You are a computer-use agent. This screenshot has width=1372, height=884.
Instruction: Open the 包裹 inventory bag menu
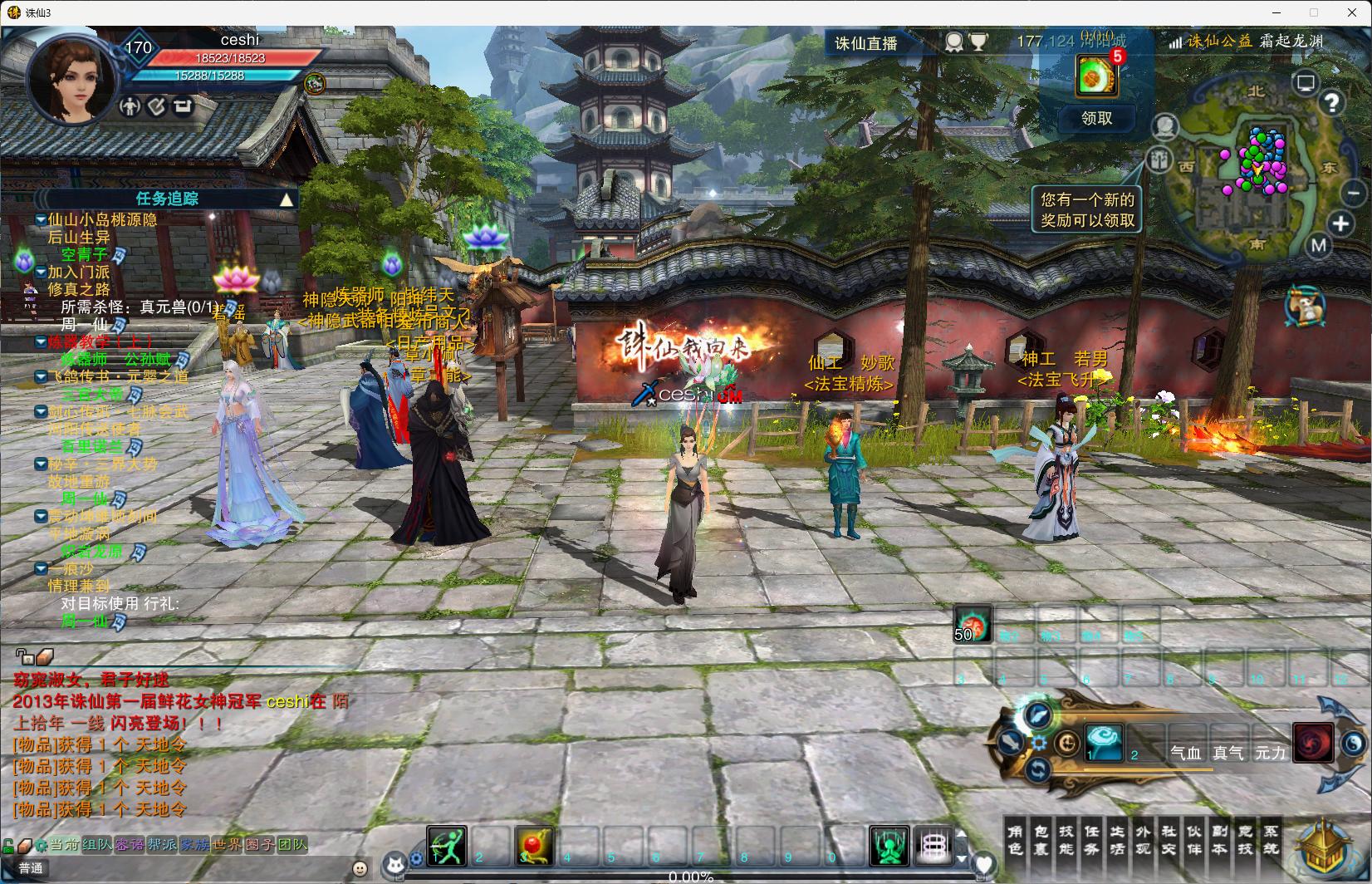click(x=1041, y=839)
